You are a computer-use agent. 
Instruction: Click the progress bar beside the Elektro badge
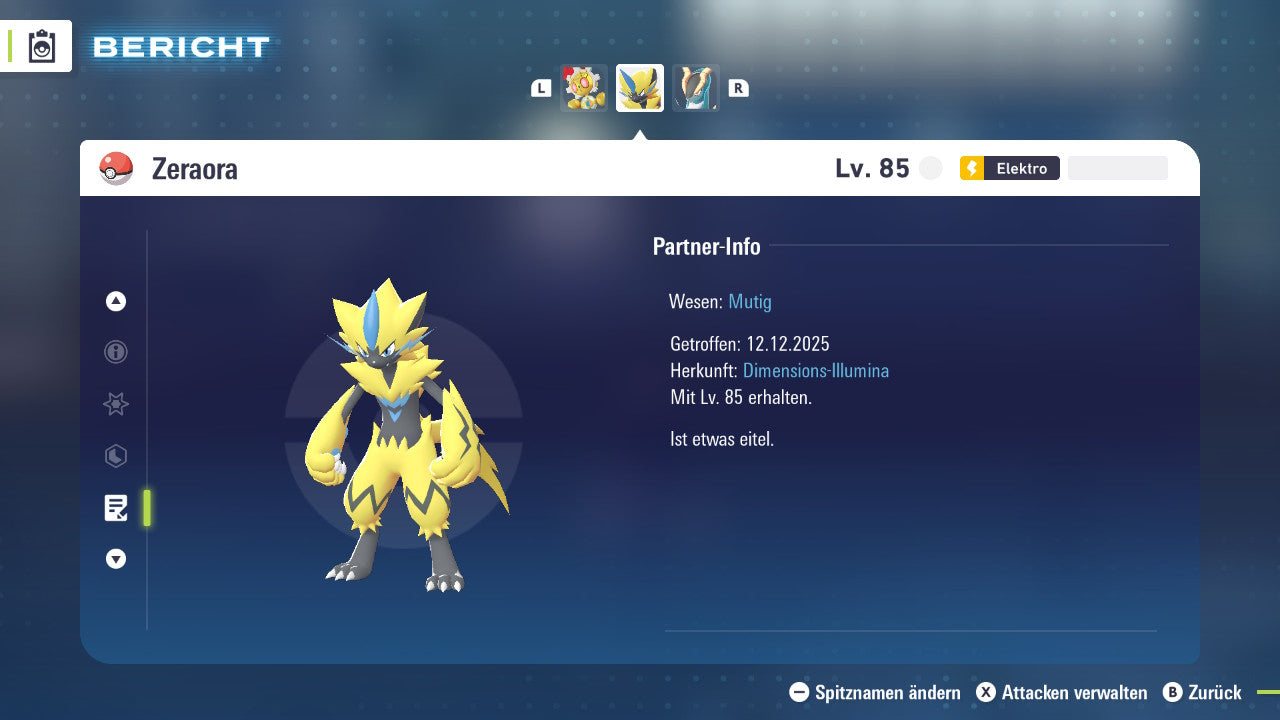(x=1117, y=167)
